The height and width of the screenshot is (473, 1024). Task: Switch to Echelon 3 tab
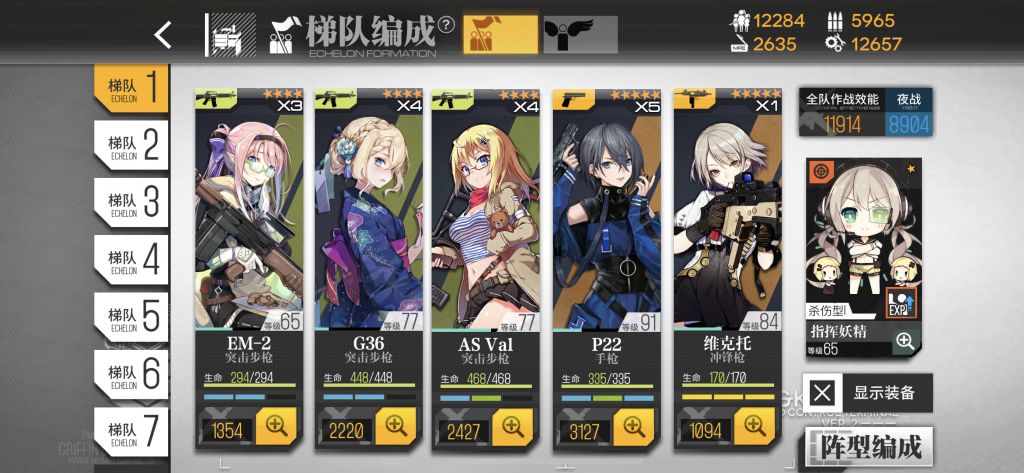tap(131, 203)
